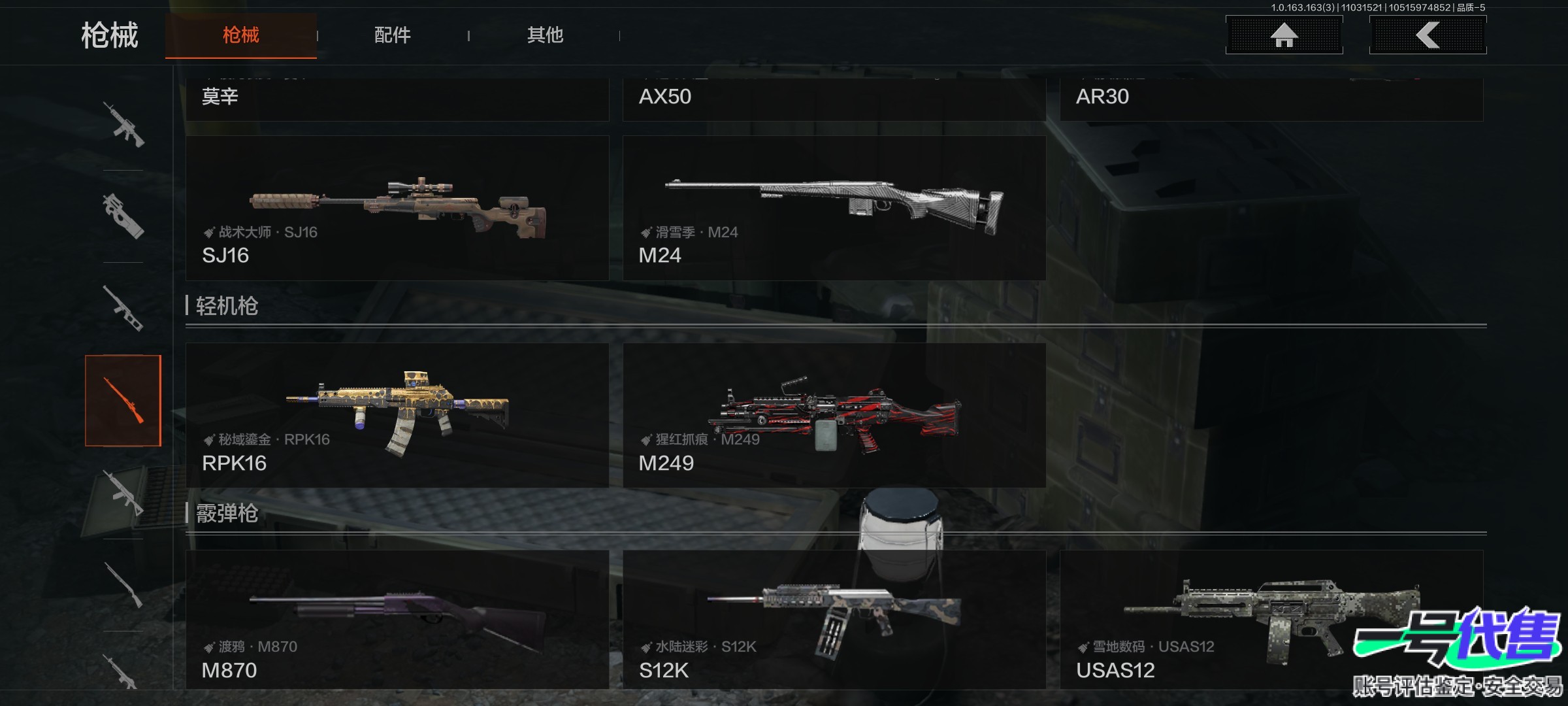Choose the AR30 weapon card
The height and width of the screenshot is (706, 1568).
tap(1271, 98)
